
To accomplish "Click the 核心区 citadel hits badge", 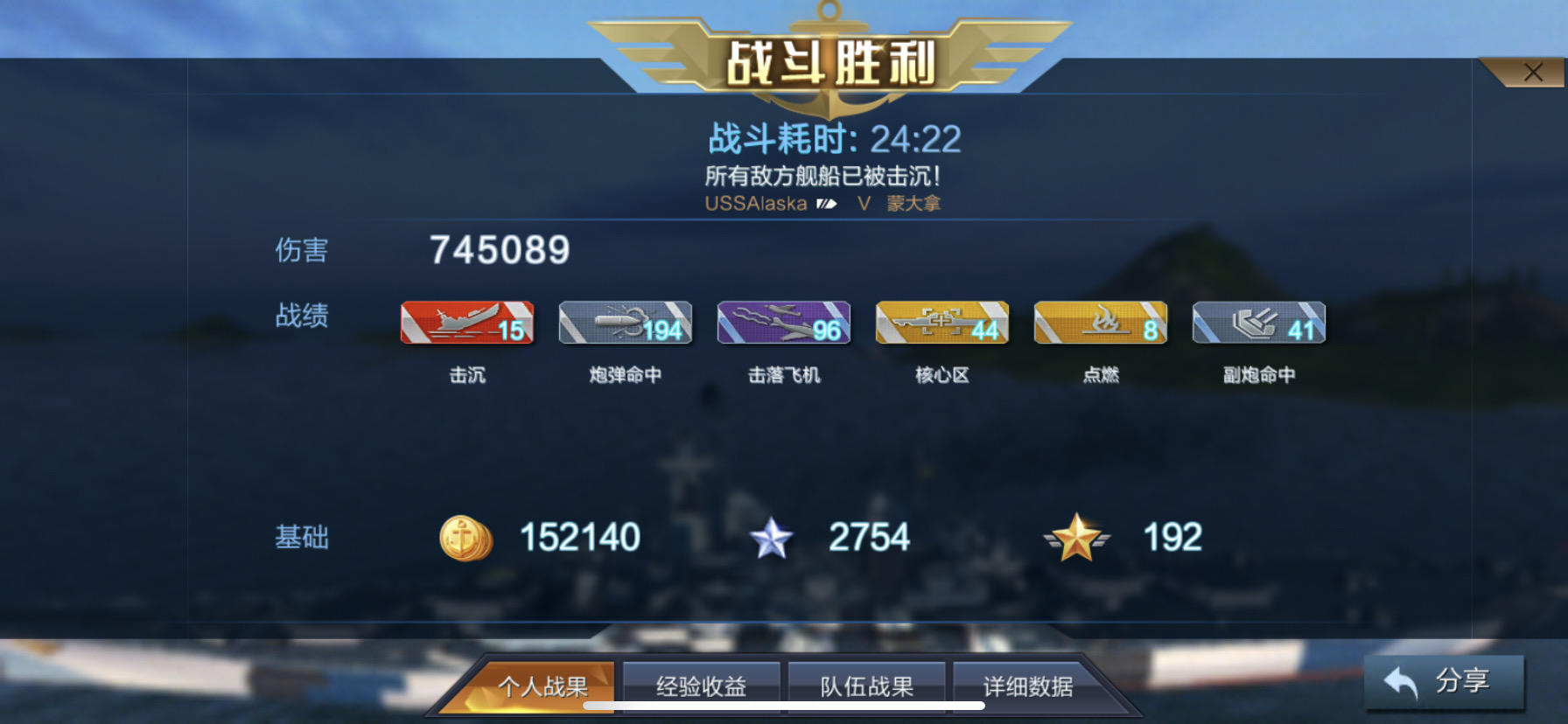I will [941, 323].
